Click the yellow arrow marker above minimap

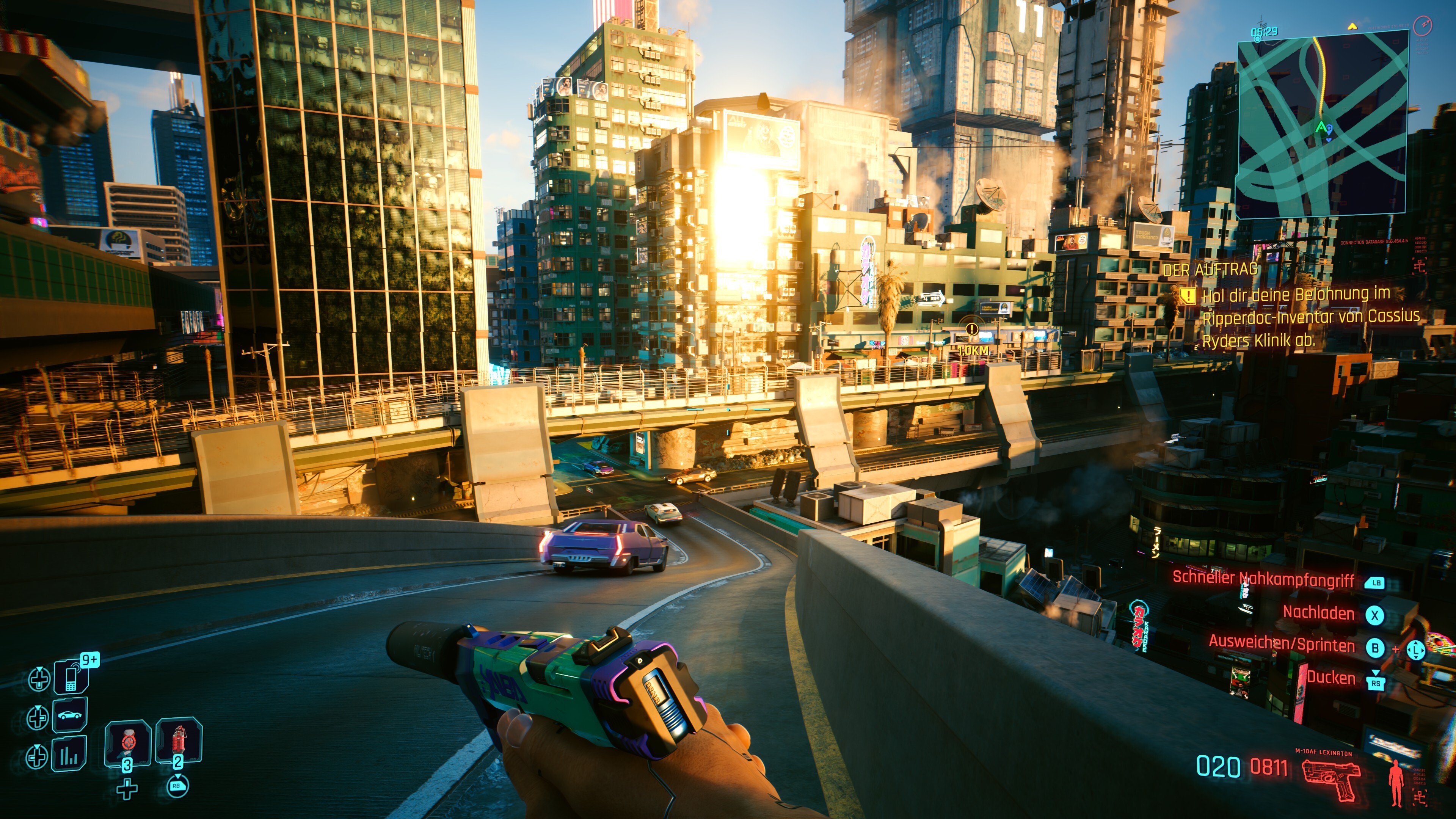tap(1352, 26)
